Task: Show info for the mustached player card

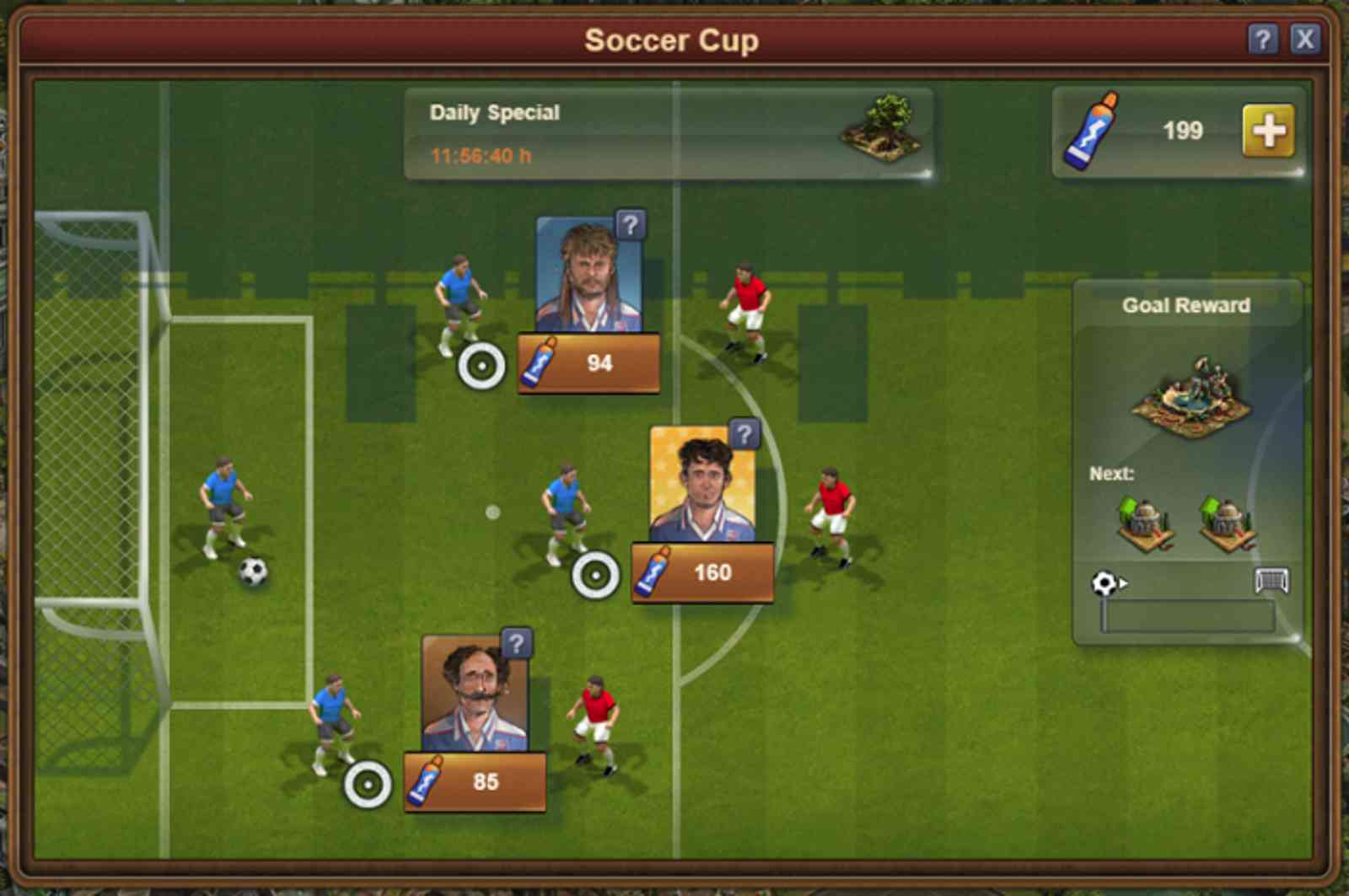Action: click(x=516, y=645)
